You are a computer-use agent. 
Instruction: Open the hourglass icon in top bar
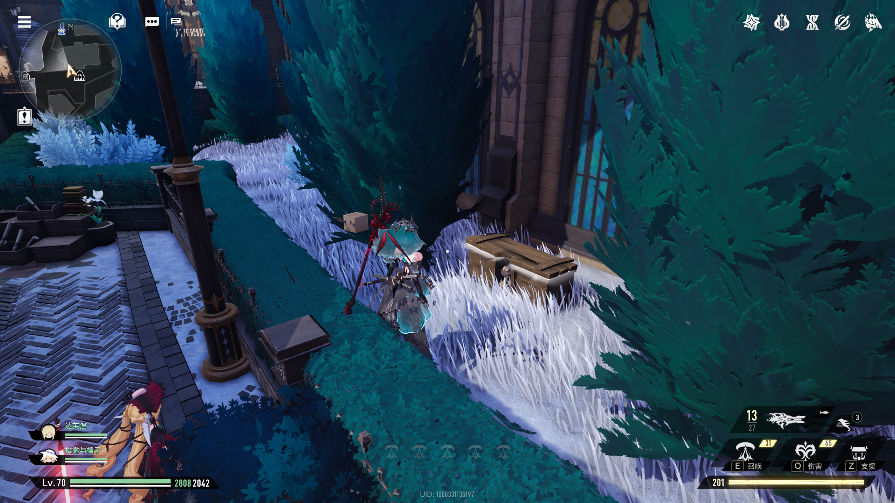click(x=812, y=22)
